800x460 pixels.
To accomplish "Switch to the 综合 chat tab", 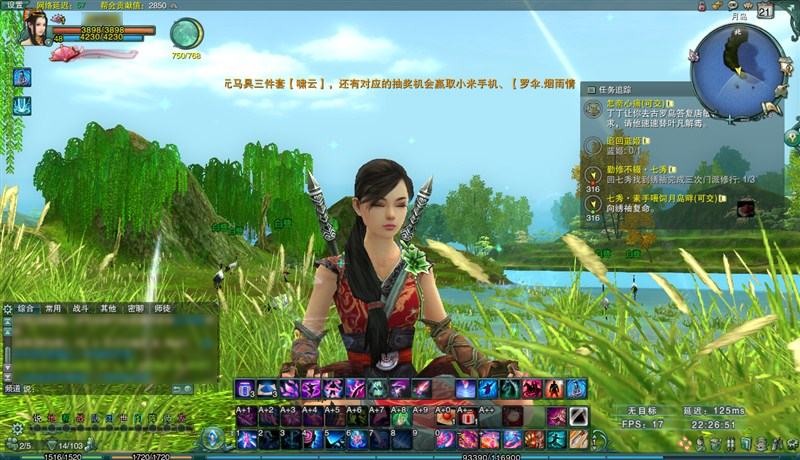I will [27, 310].
